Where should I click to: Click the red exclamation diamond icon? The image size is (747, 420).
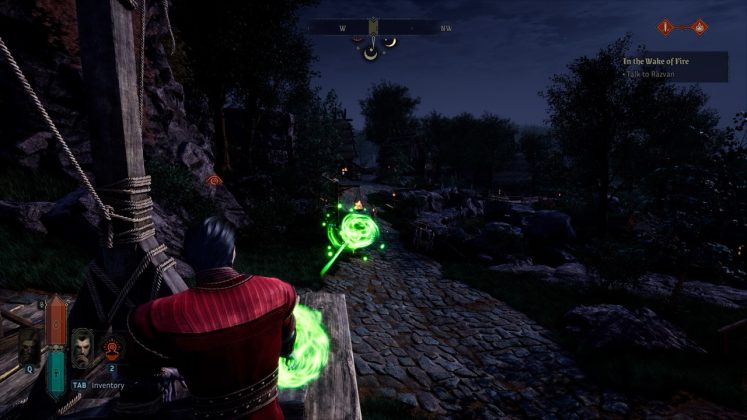click(664, 27)
